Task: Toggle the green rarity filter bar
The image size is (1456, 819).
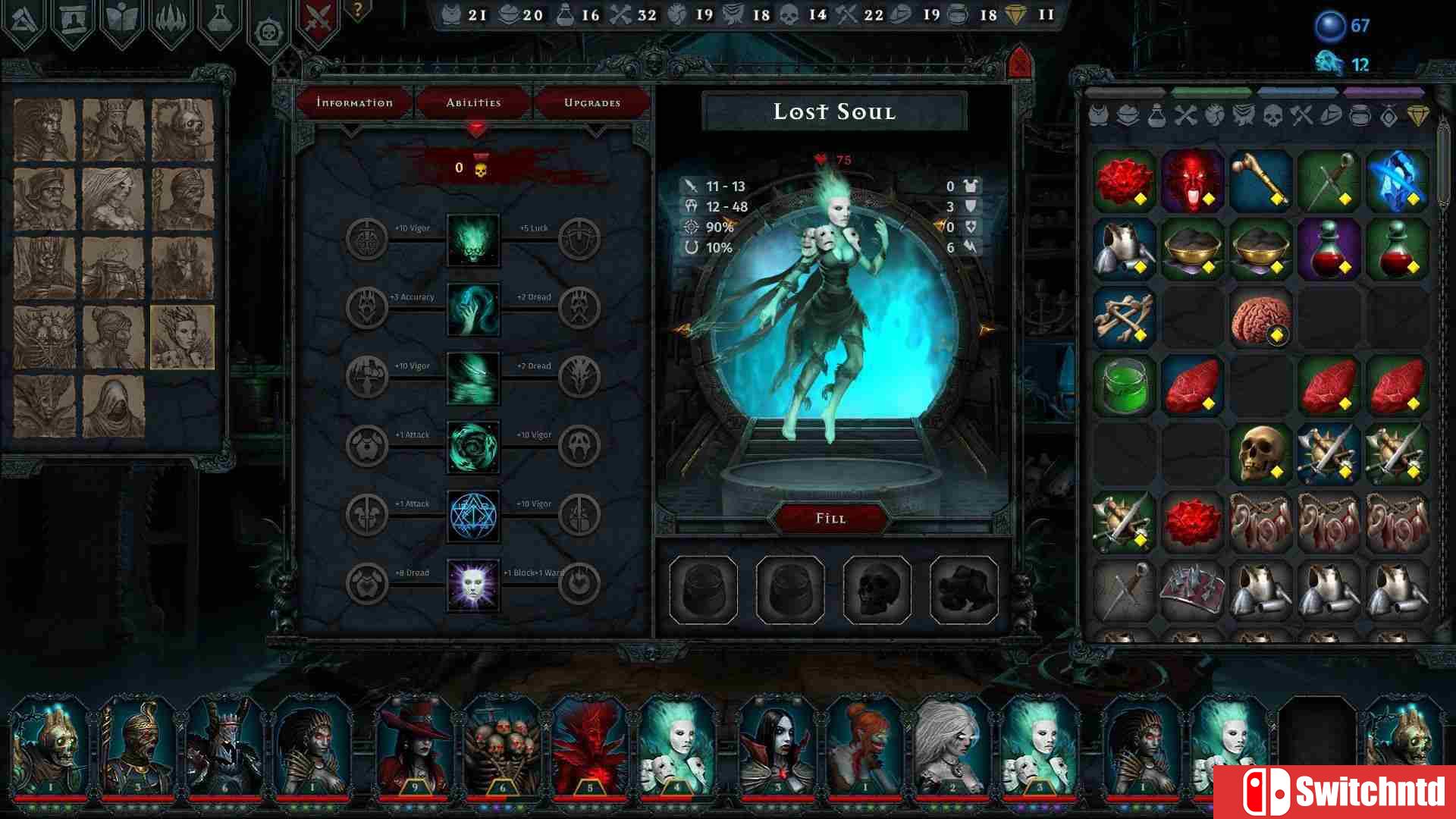Action: (x=1210, y=92)
